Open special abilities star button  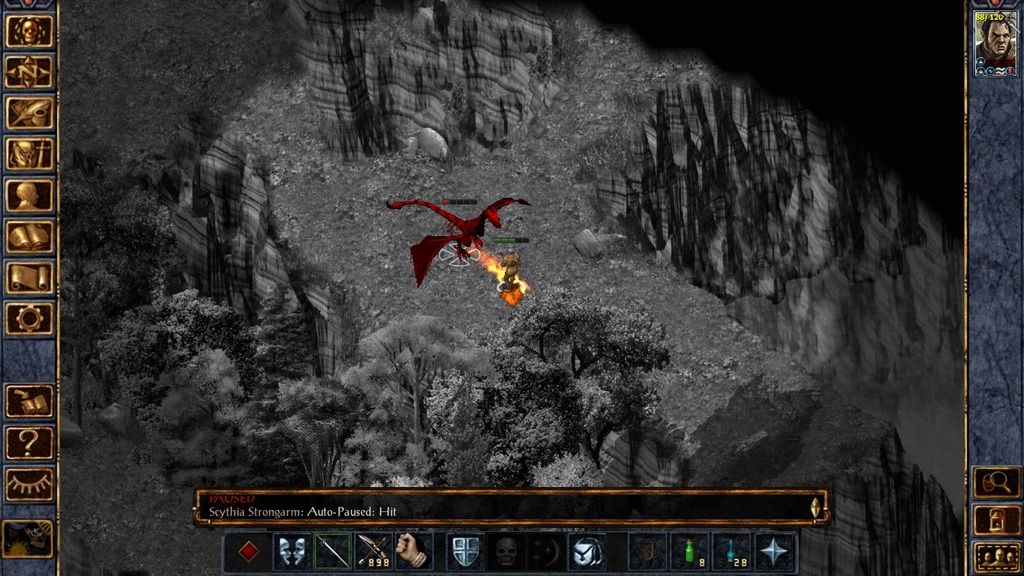click(775, 551)
